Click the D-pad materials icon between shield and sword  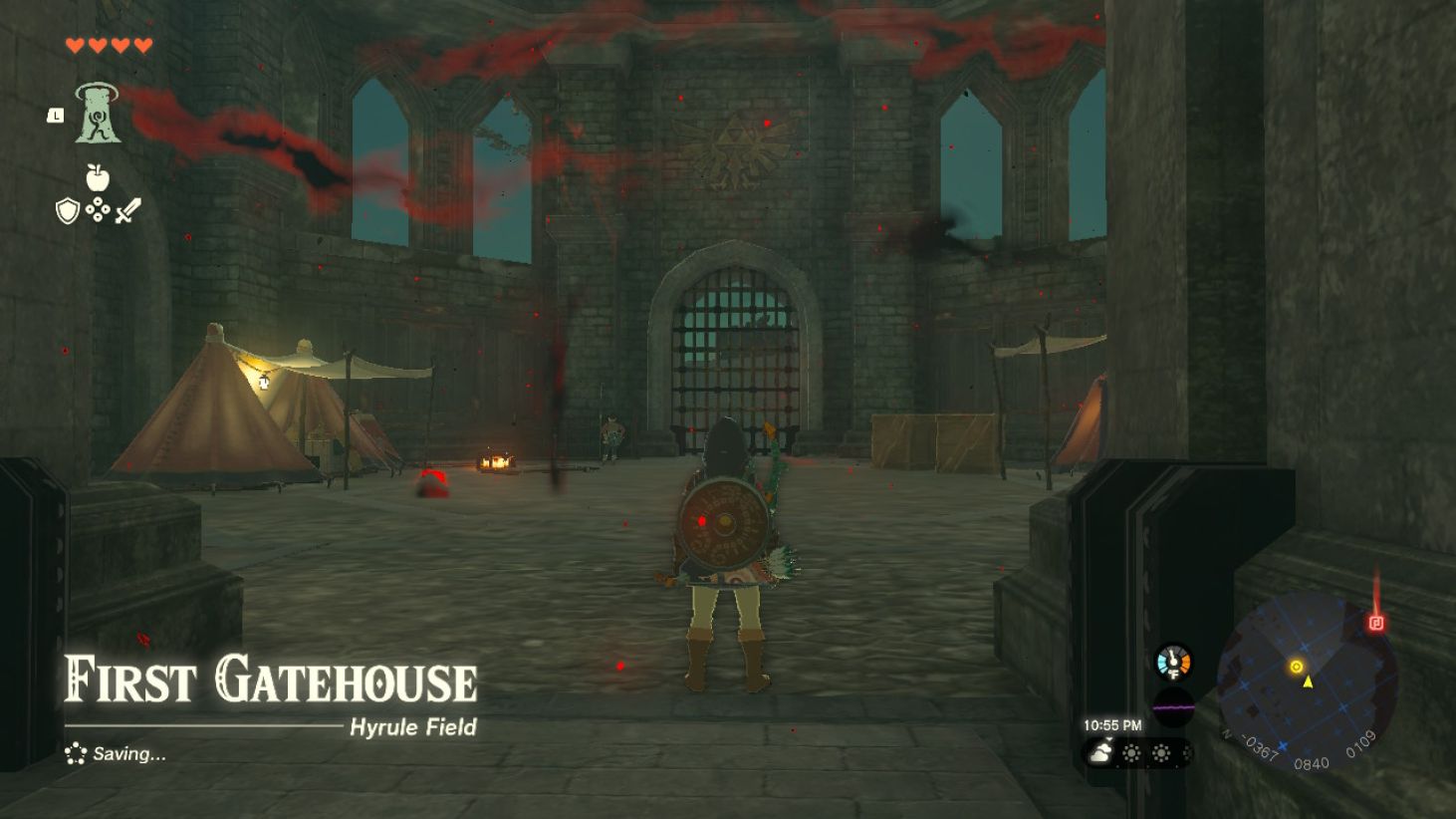click(x=98, y=209)
